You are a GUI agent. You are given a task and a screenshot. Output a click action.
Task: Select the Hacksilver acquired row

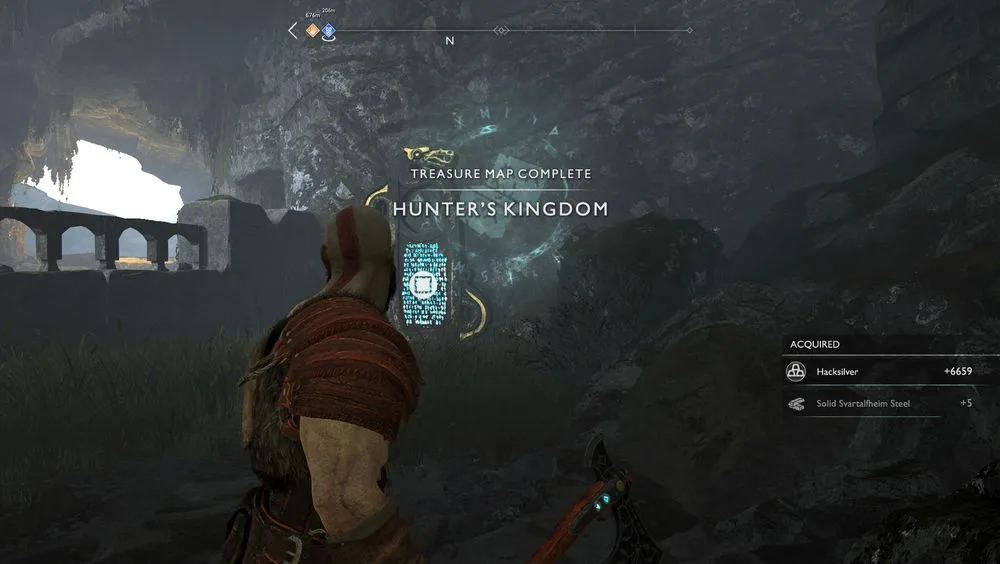(x=880, y=371)
